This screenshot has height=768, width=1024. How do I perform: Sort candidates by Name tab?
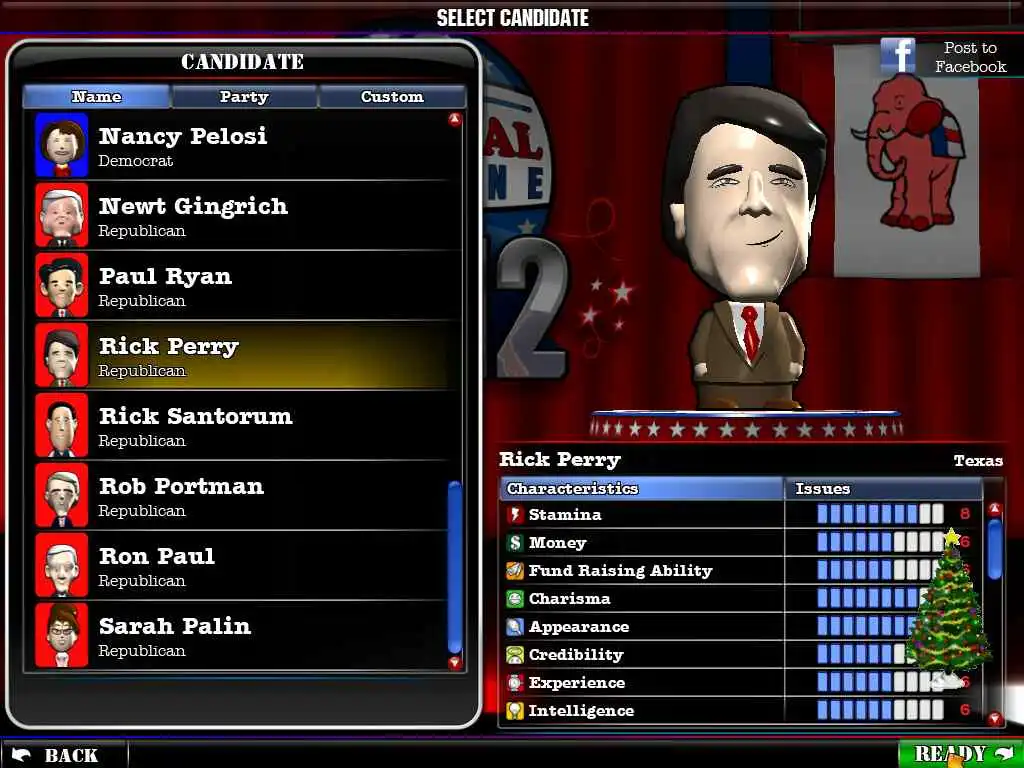97,97
